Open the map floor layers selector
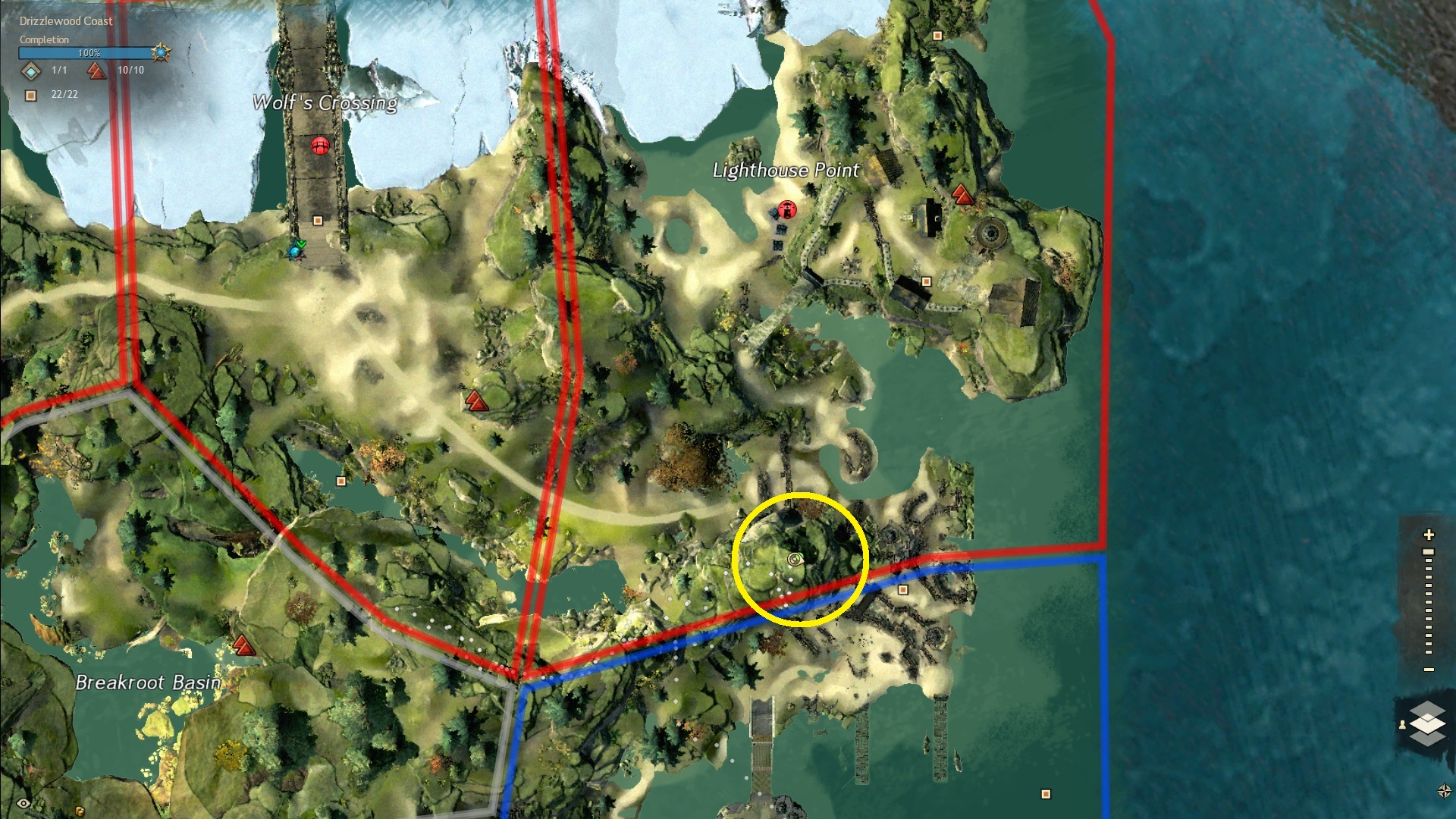The width and height of the screenshot is (1456, 819). pos(1427,723)
